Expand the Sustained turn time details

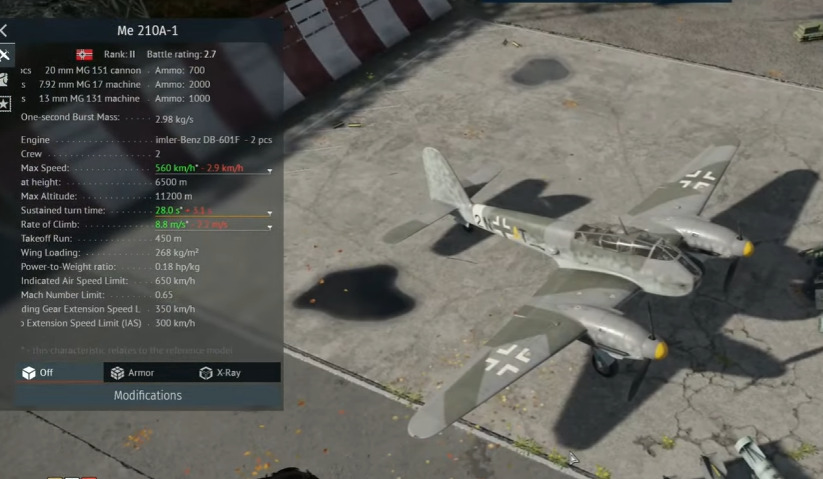269,213
